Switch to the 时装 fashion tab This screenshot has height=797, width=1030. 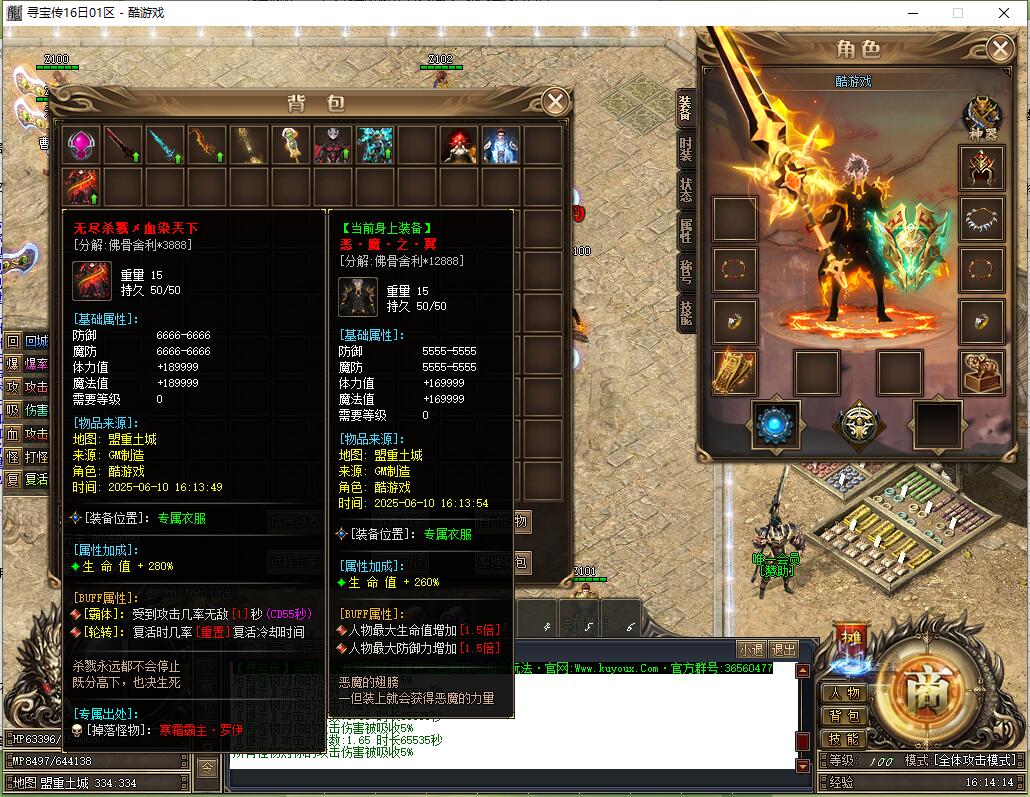click(685, 150)
